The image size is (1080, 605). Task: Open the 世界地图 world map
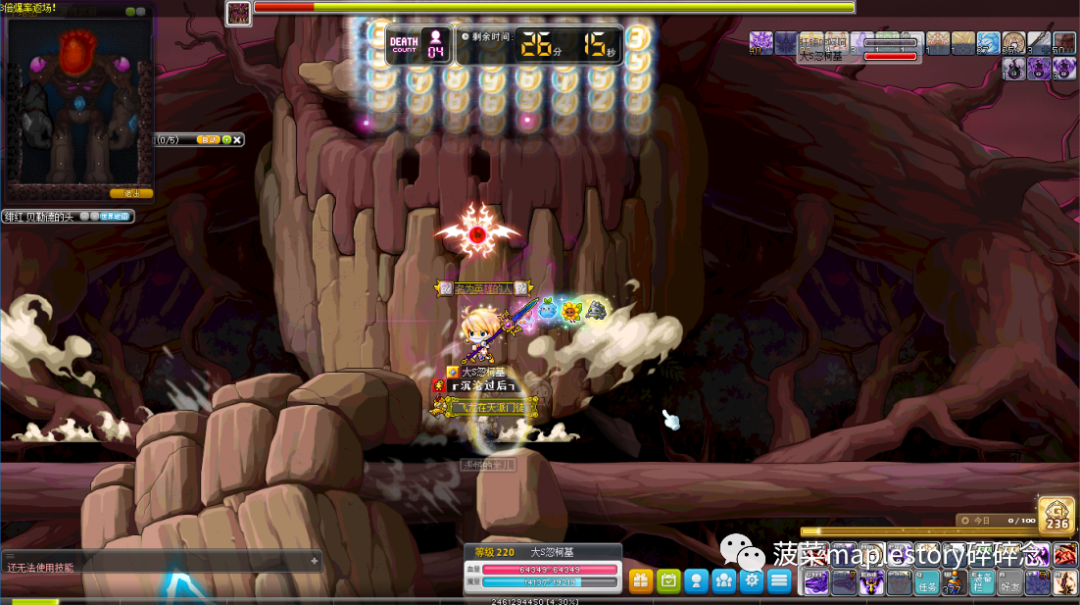pos(113,216)
